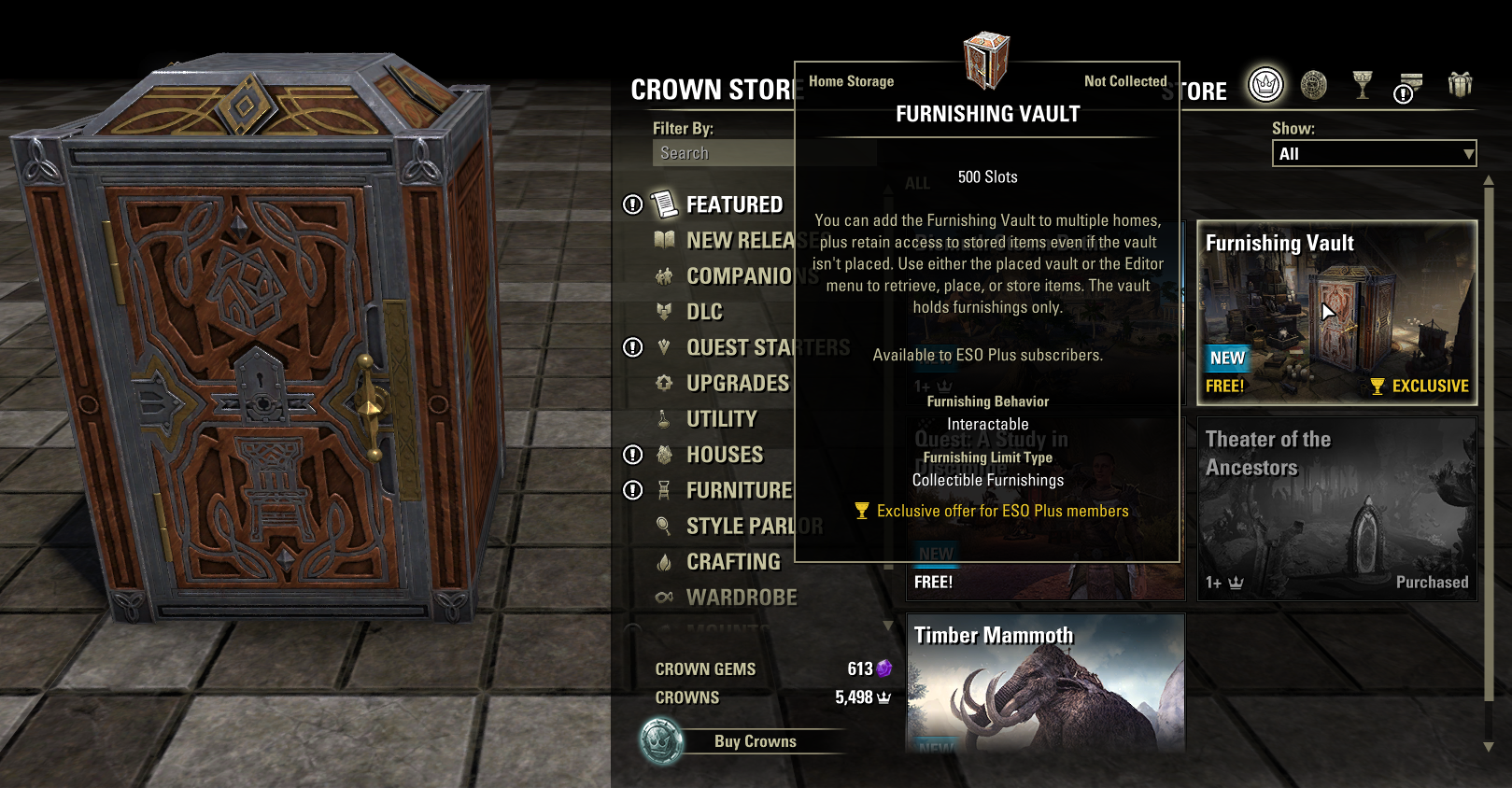Select the Upgrades category
The image size is (1512, 788).
click(737, 384)
